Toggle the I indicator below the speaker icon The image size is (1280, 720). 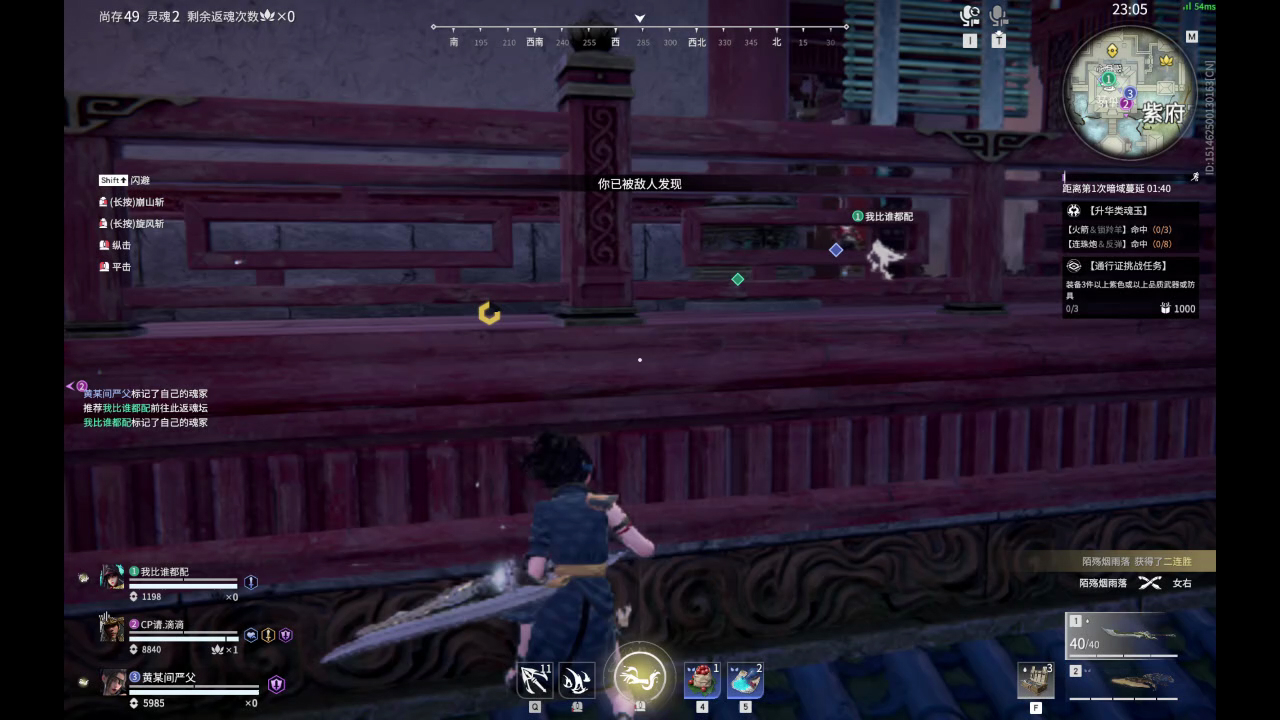969,40
